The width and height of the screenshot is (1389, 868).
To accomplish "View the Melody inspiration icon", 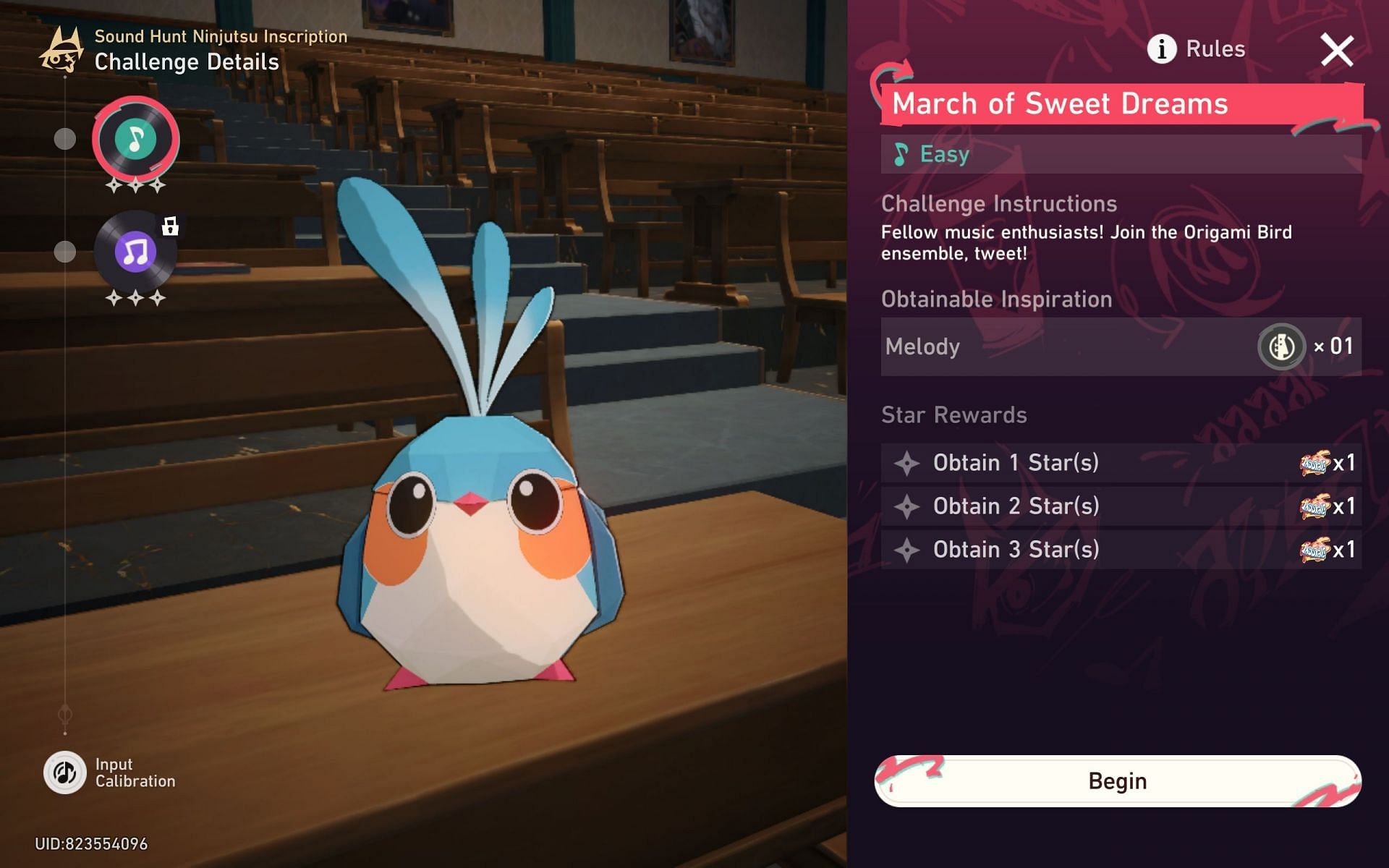I will pos(1281,347).
